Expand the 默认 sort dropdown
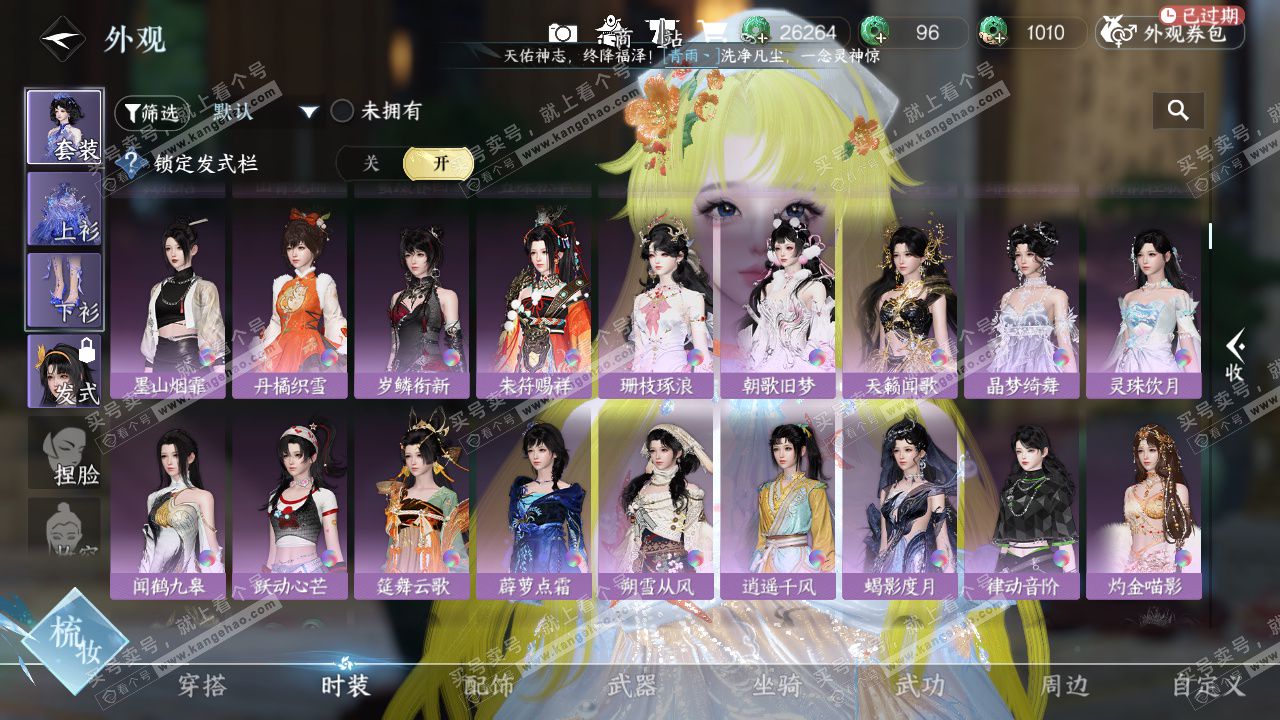 264,112
